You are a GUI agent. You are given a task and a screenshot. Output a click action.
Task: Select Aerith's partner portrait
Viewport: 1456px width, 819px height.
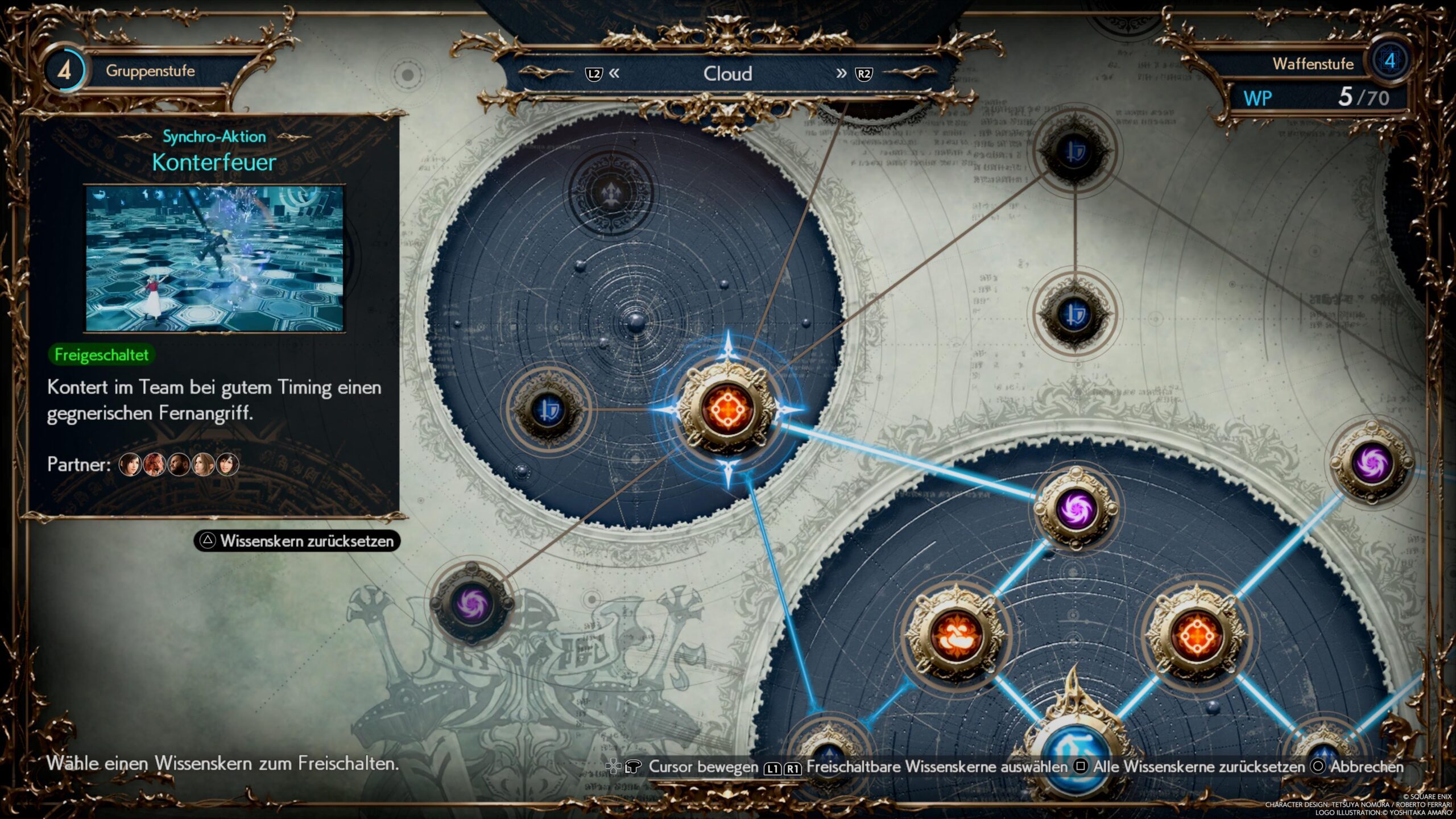pos(203,465)
